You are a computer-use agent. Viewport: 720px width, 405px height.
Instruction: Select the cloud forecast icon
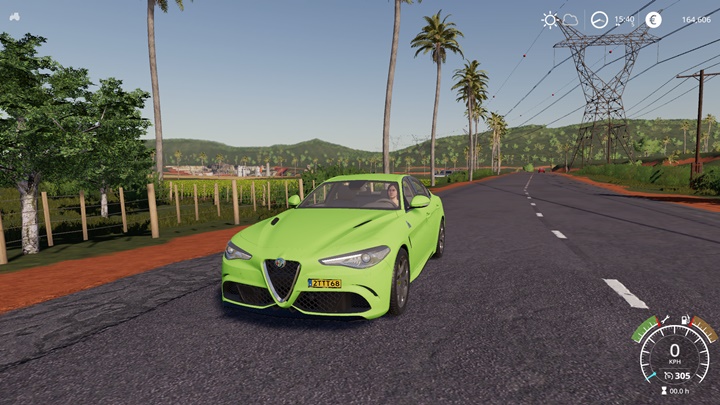570,19
